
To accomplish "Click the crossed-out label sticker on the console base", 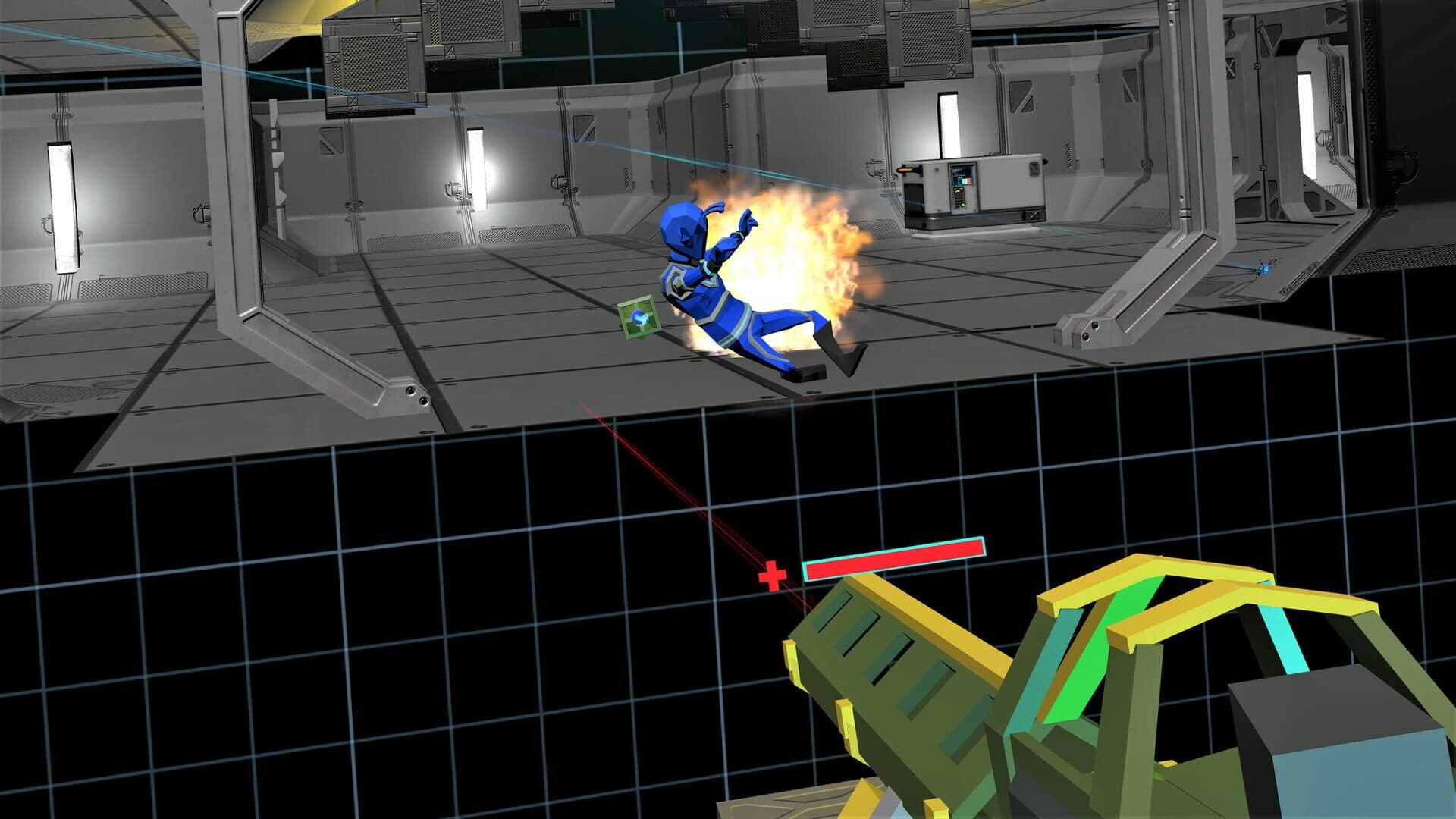I will 1032,216.
